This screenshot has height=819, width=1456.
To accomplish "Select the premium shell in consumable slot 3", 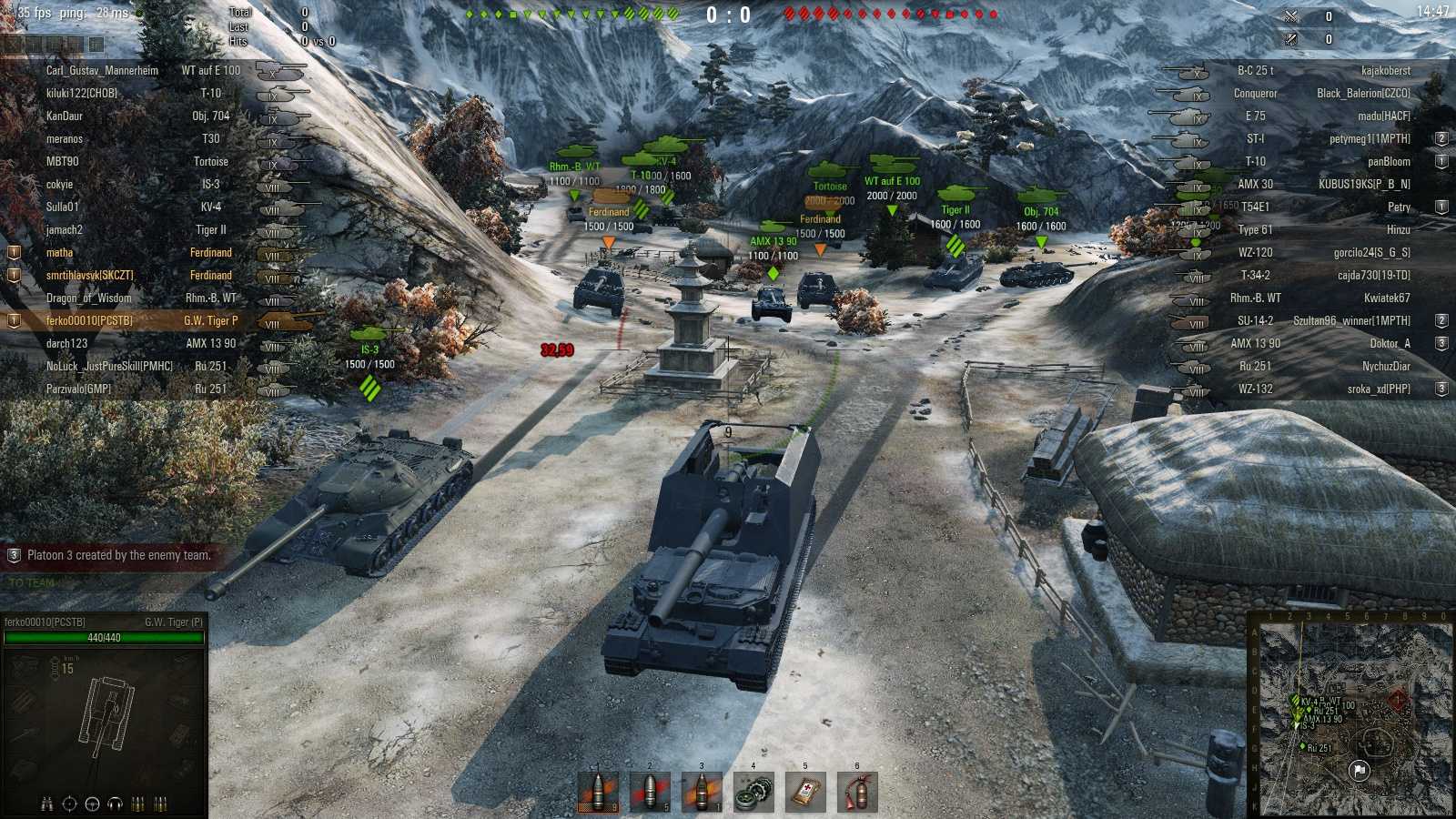I will click(x=701, y=791).
